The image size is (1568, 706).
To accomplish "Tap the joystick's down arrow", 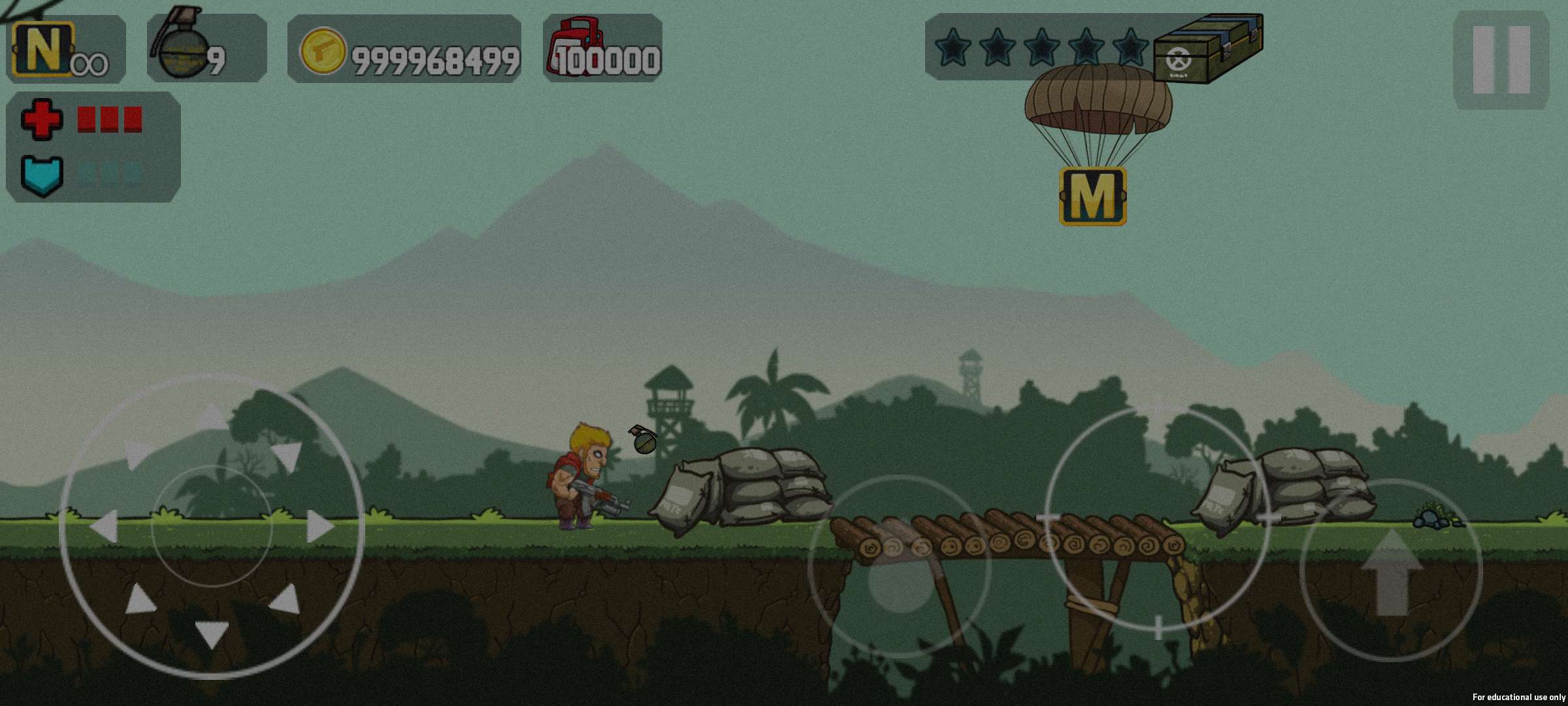I will click(x=212, y=633).
